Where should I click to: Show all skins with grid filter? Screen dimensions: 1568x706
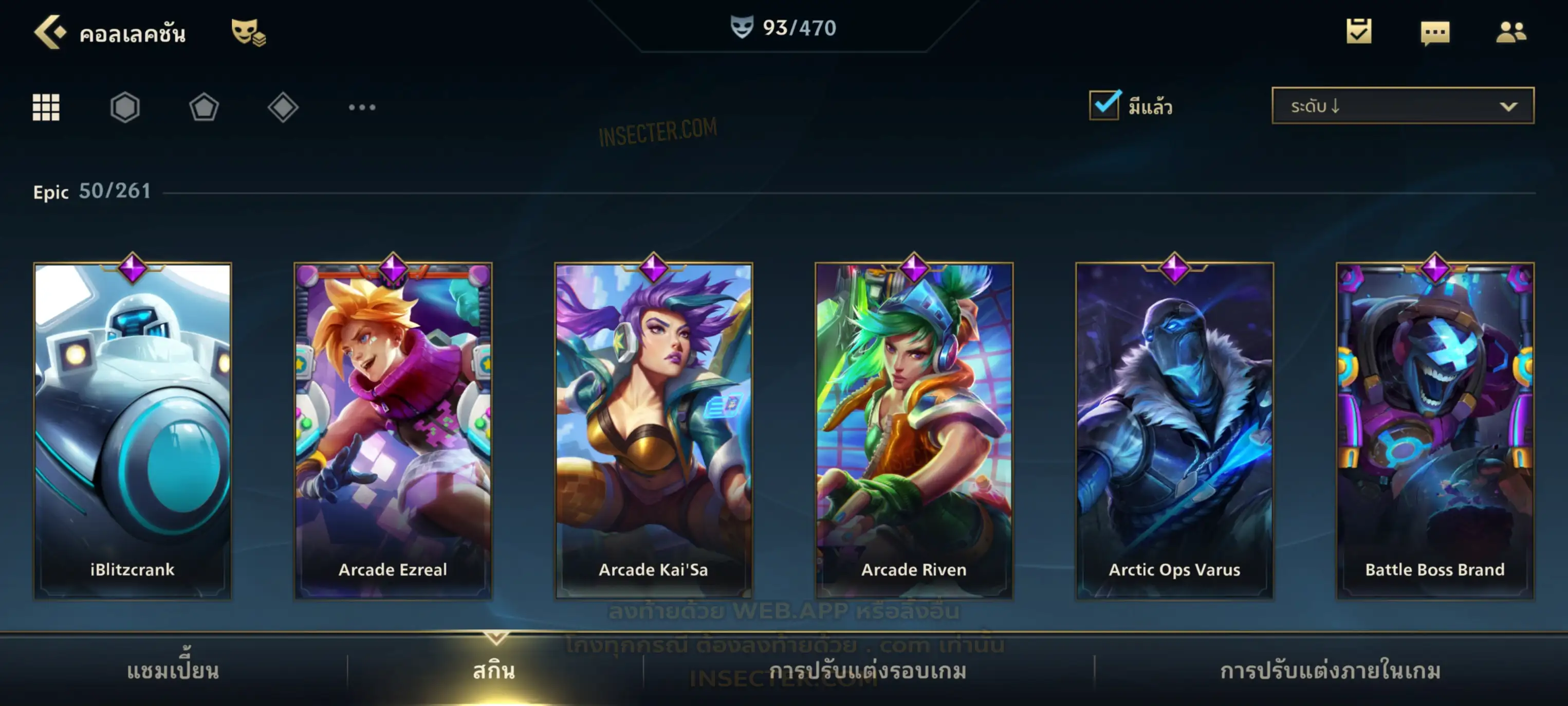tap(46, 107)
